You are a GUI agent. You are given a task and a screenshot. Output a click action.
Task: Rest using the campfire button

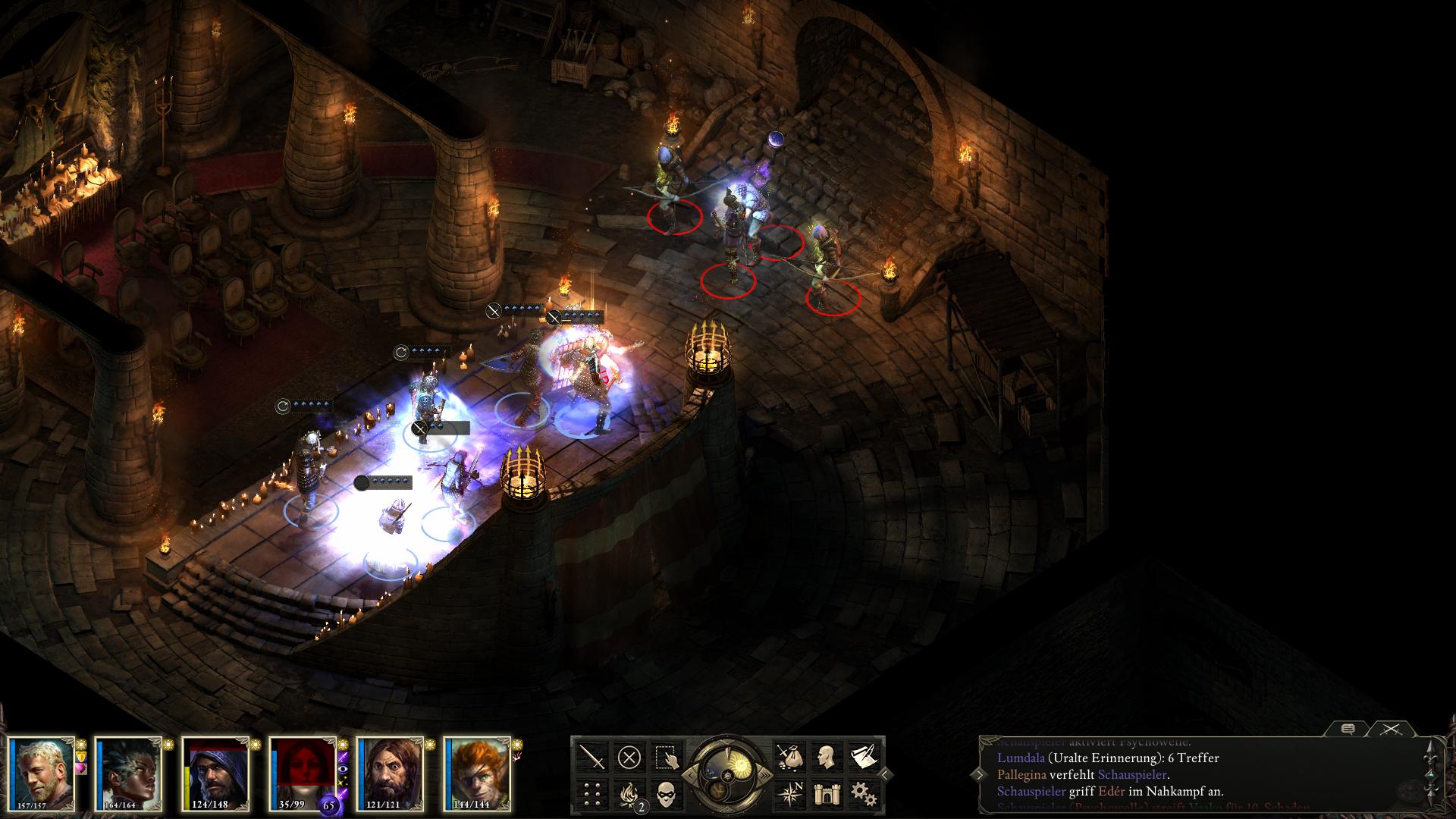[629, 793]
